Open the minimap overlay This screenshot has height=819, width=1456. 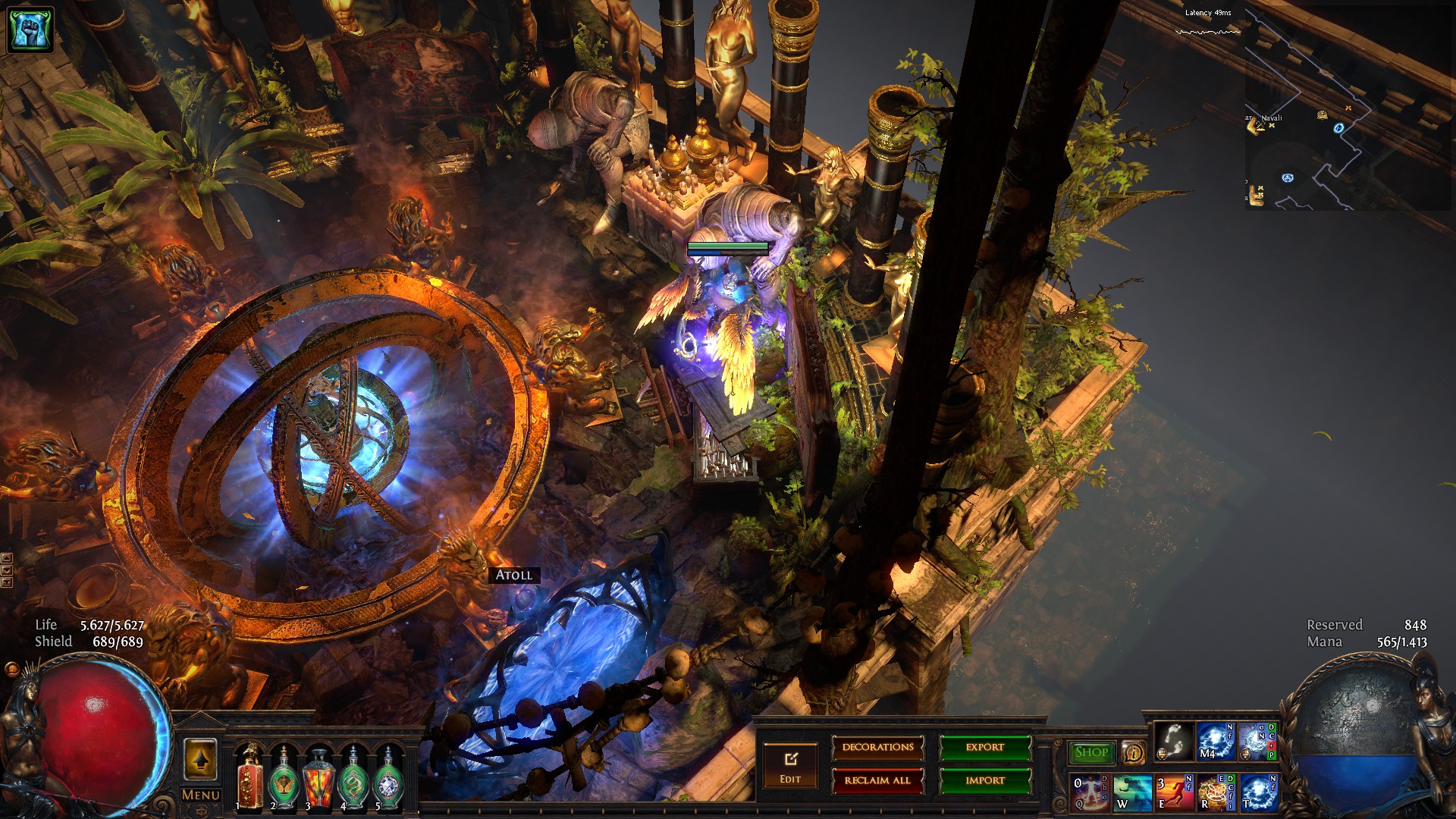1346,106
